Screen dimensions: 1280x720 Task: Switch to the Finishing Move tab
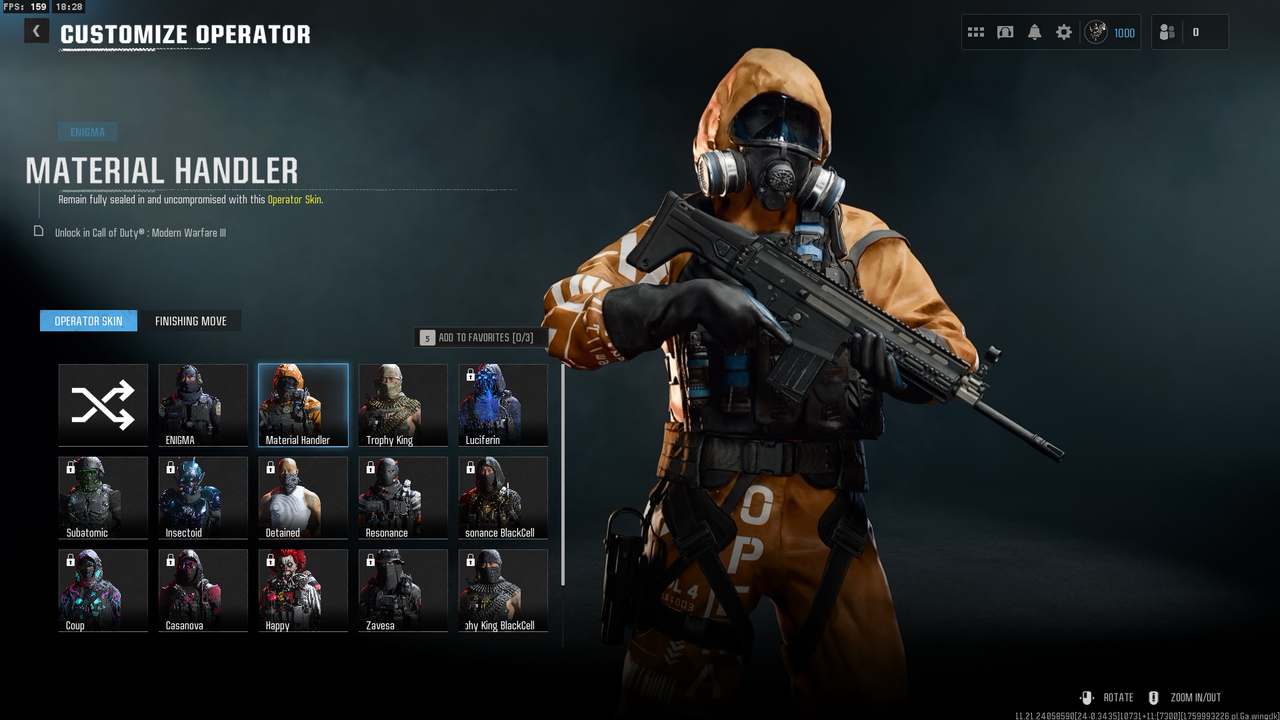click(190, 321)
